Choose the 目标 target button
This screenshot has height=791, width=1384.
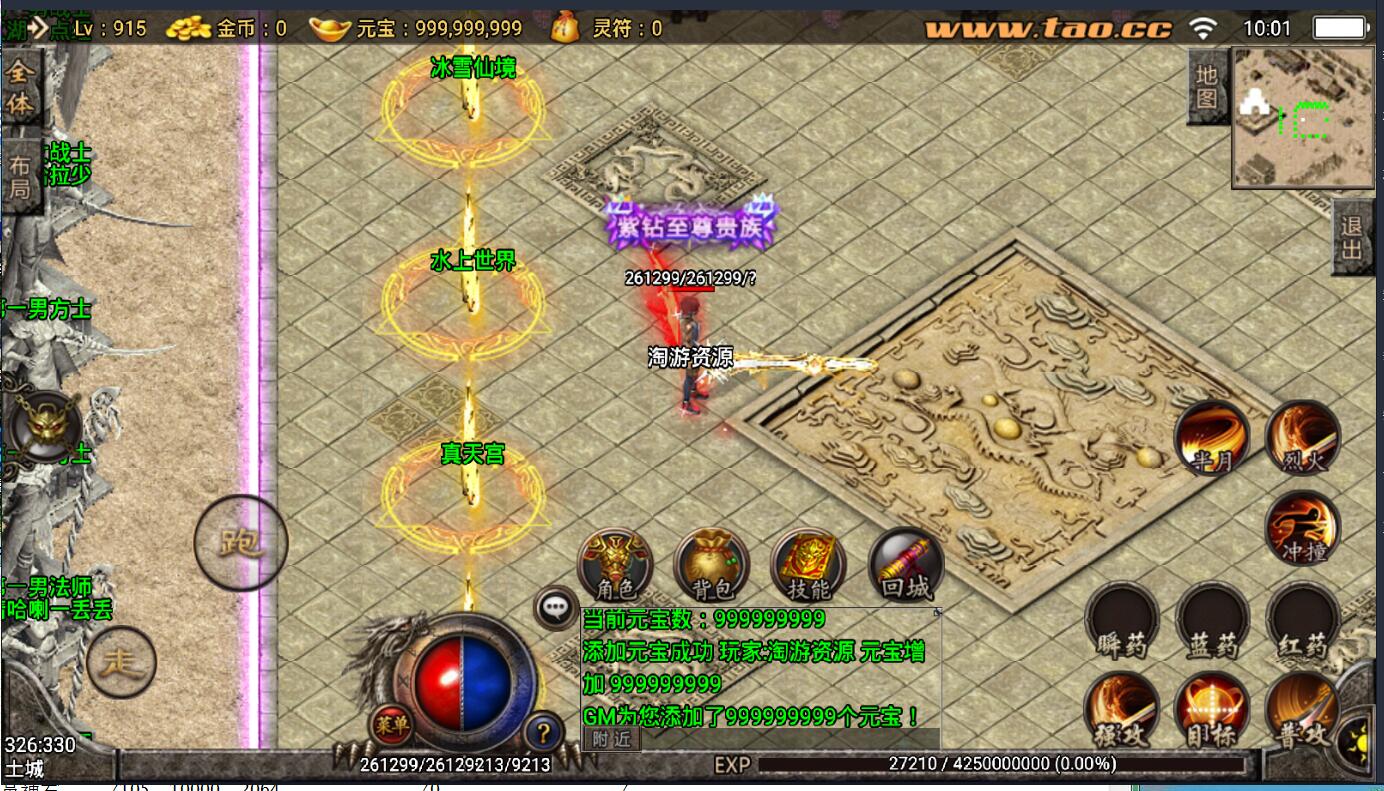point(1212,710)
